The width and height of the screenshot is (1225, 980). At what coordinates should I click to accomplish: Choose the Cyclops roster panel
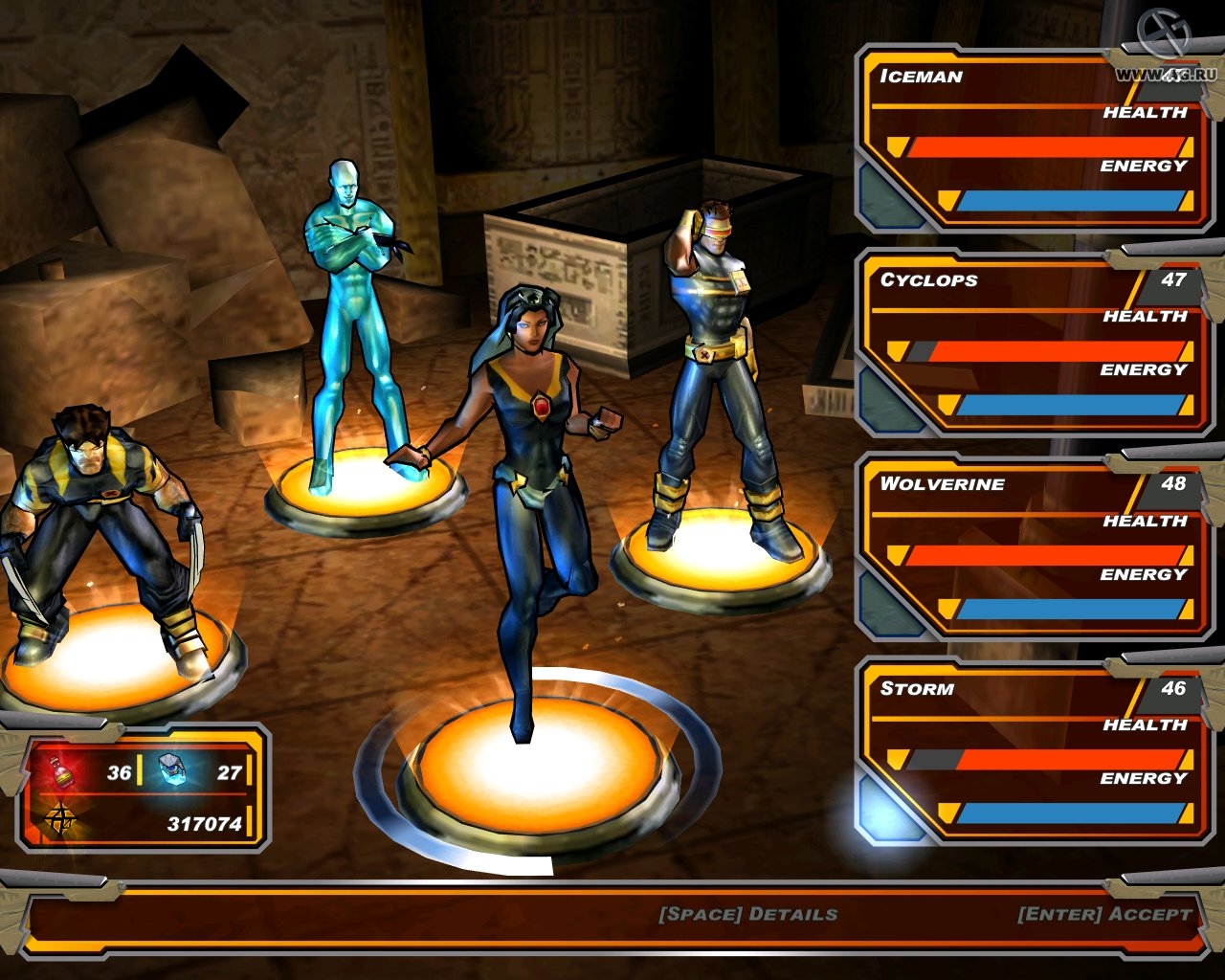pyautogui.click(x=1034, y=343)
